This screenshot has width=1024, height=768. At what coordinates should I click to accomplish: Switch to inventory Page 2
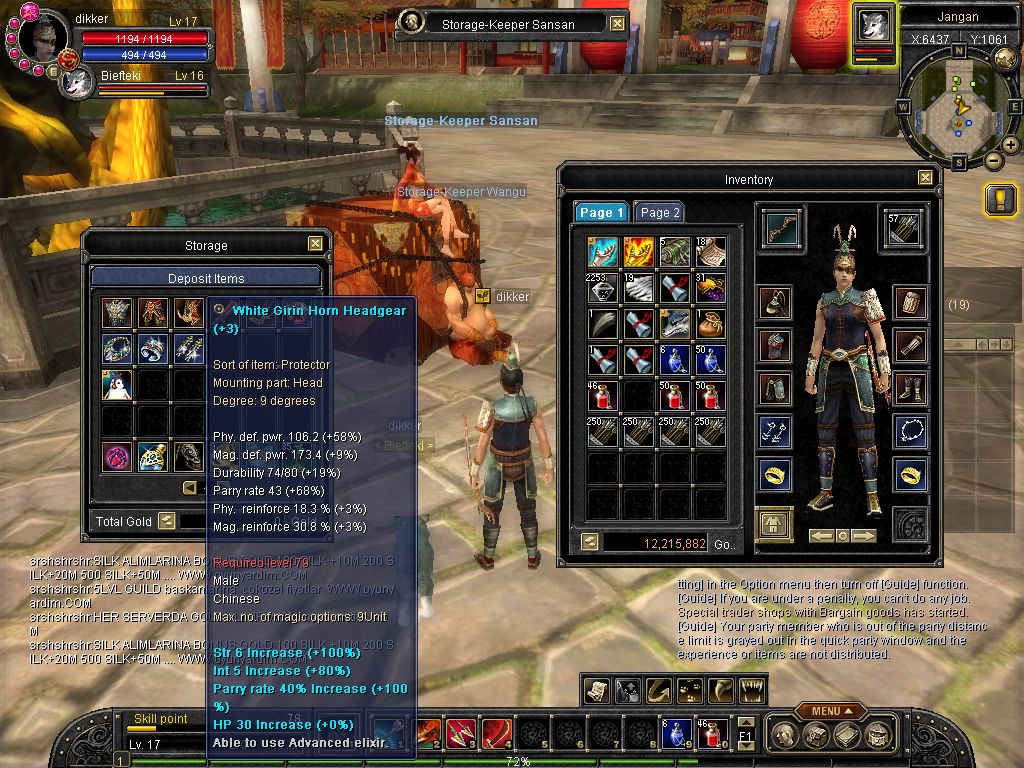[660, 213]
